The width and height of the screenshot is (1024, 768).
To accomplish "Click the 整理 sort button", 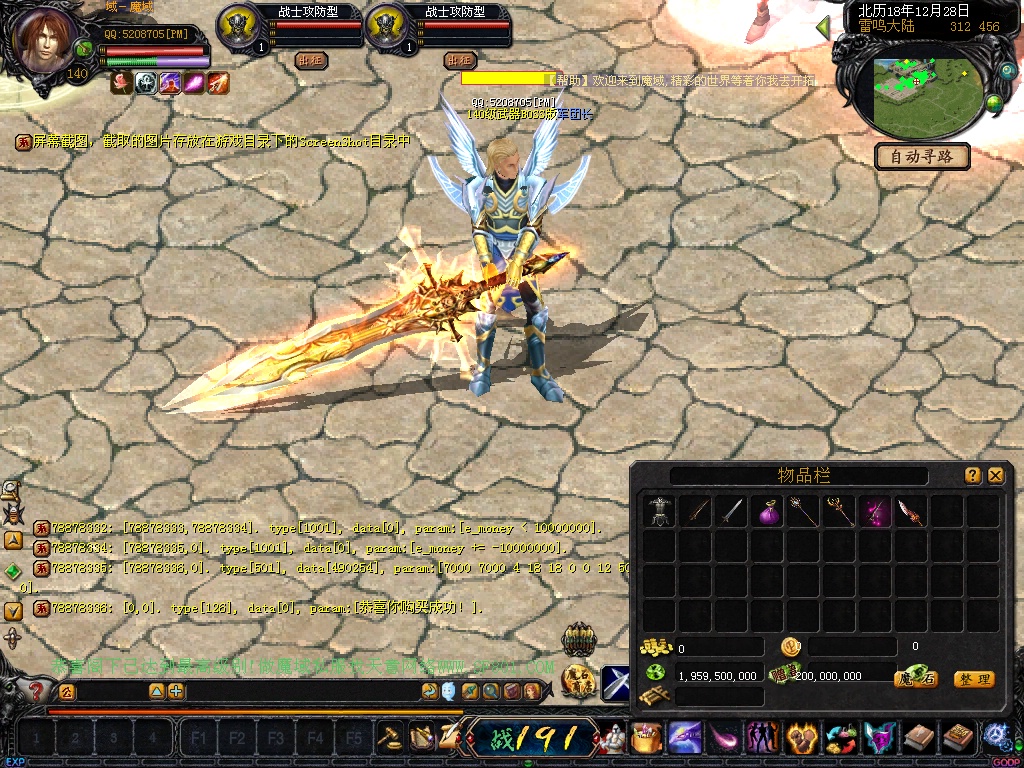I will (973, 679).
